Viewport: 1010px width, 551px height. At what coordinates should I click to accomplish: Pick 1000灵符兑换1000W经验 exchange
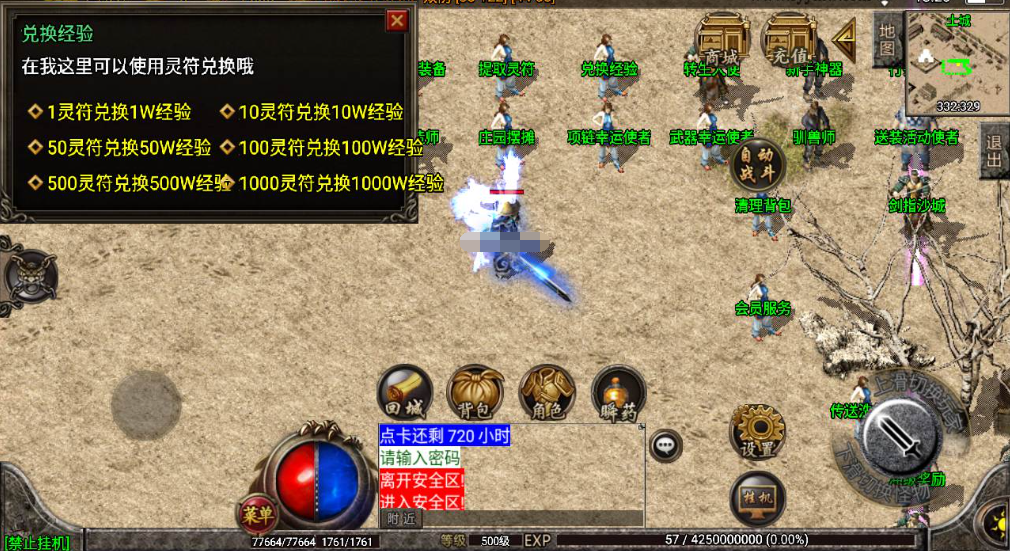click(x=340, y=183)
